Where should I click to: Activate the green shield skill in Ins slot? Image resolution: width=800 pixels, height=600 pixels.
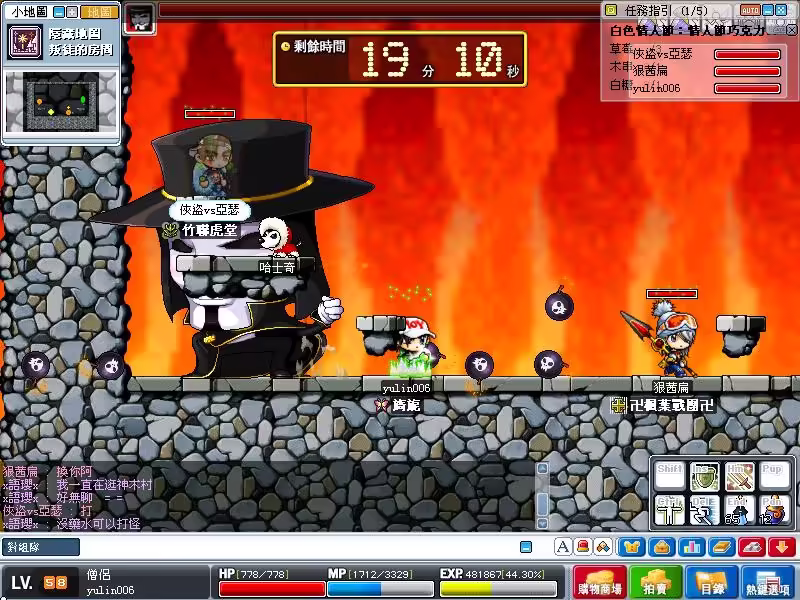click(705, 478)
